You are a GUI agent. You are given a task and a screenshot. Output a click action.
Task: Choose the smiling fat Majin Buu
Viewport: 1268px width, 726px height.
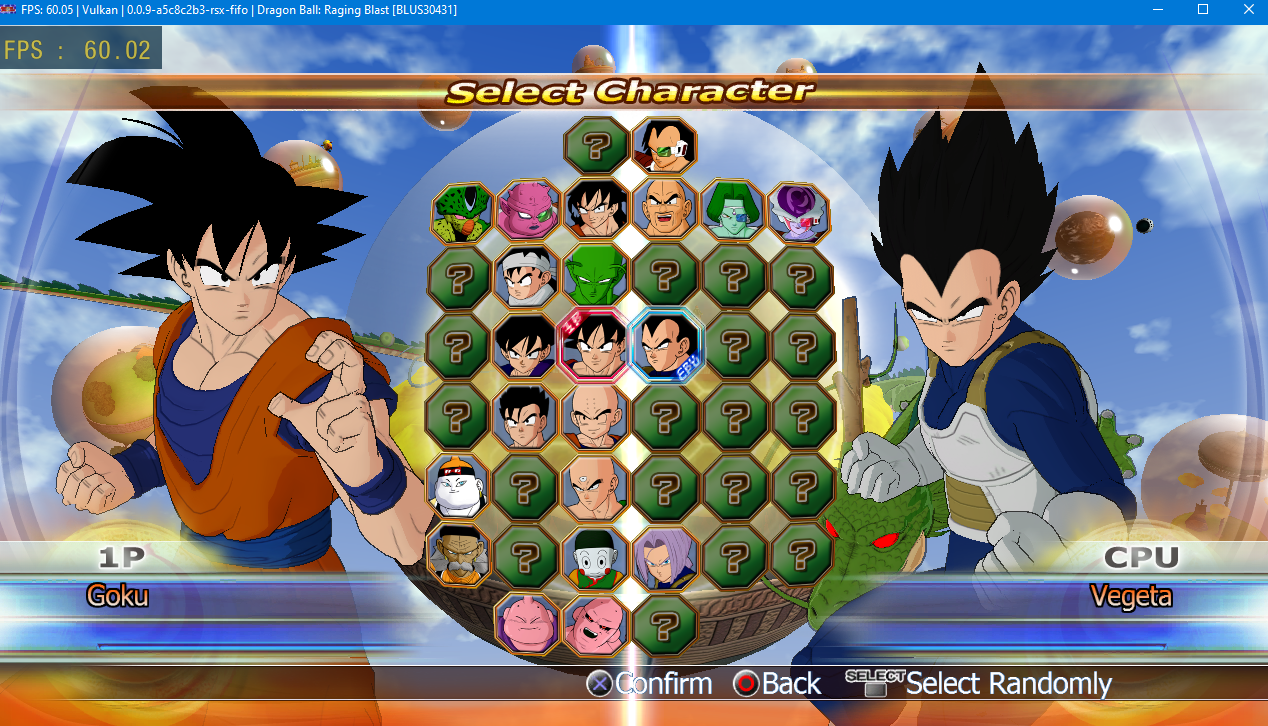coord(527,623)
